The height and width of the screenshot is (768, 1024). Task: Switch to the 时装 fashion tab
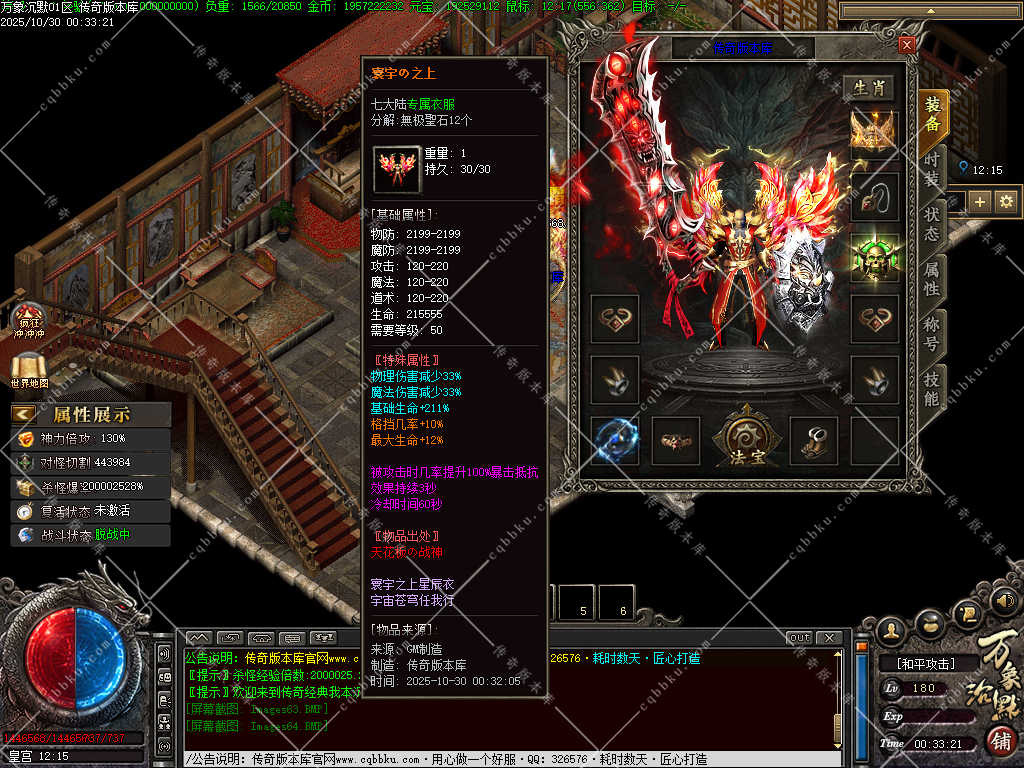(932, 171)
